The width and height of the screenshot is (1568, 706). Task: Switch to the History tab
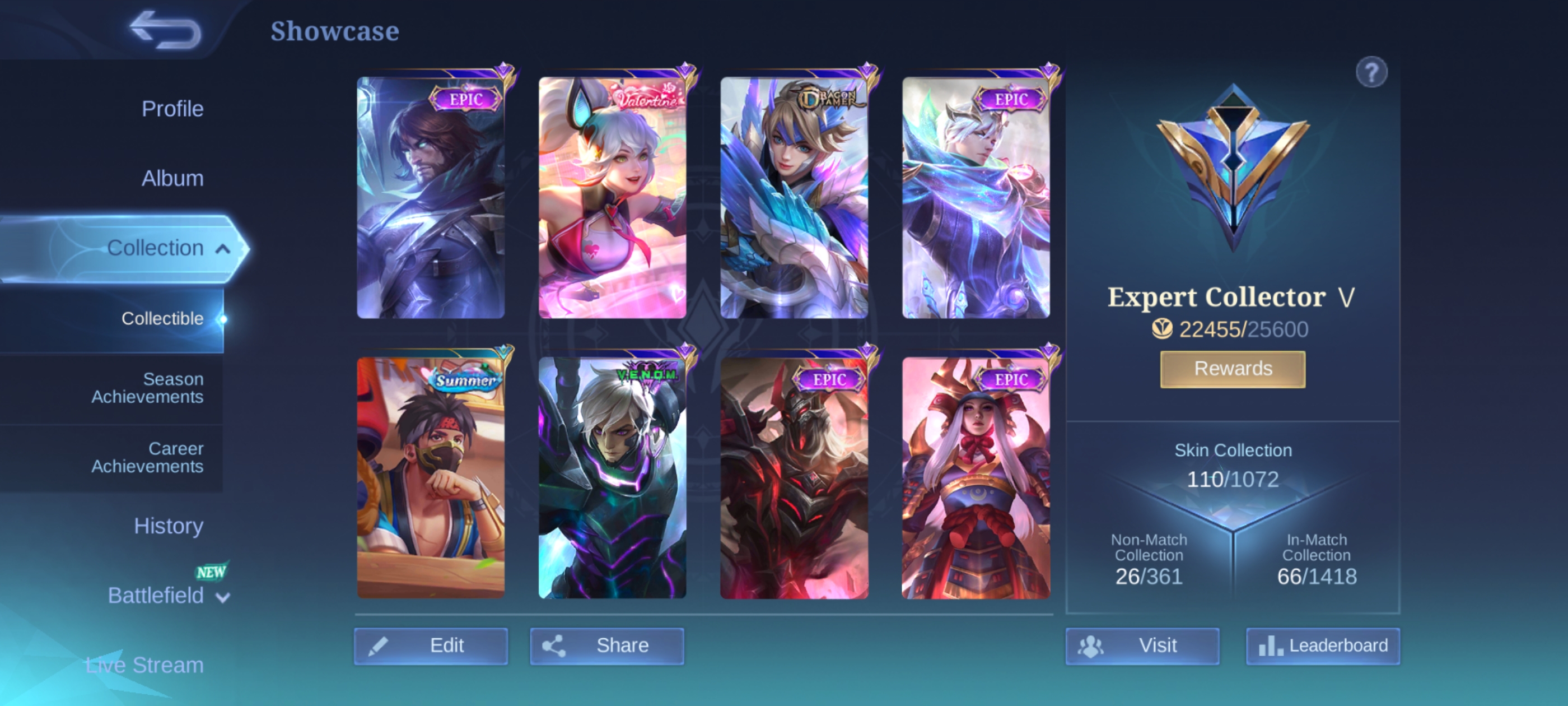(x=168, y=526)
